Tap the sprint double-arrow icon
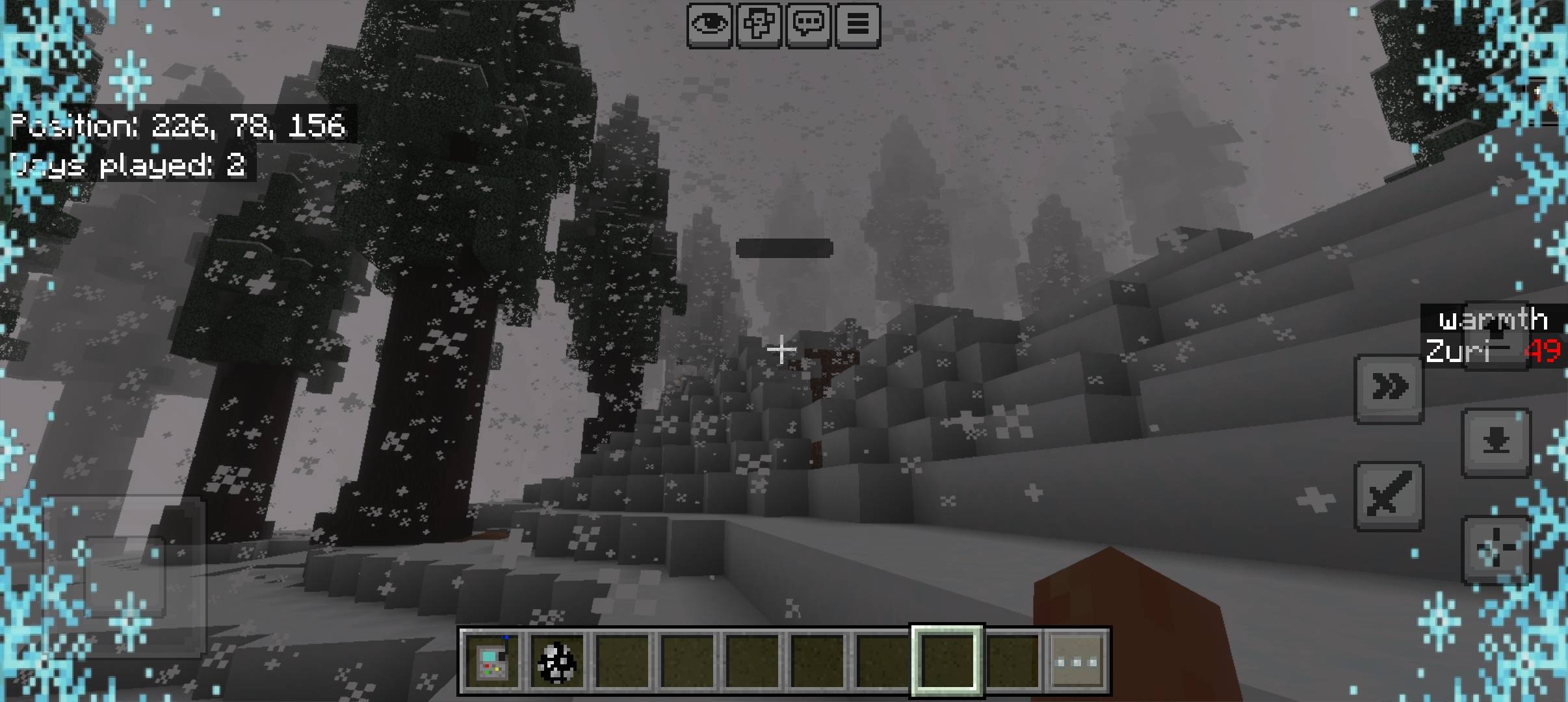1568x702 pixels. (1391, 385)
